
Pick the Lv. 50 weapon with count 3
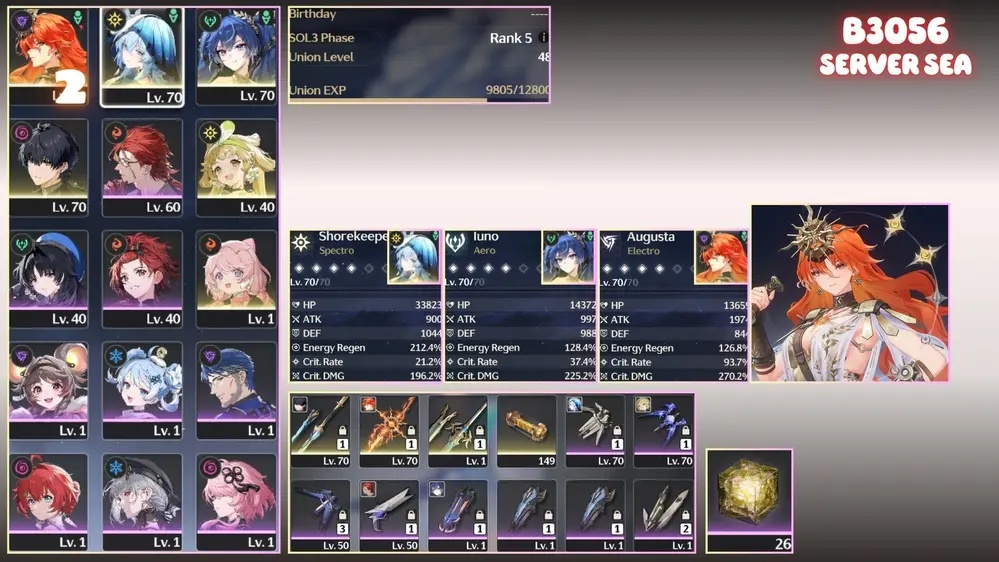(320, 513)
